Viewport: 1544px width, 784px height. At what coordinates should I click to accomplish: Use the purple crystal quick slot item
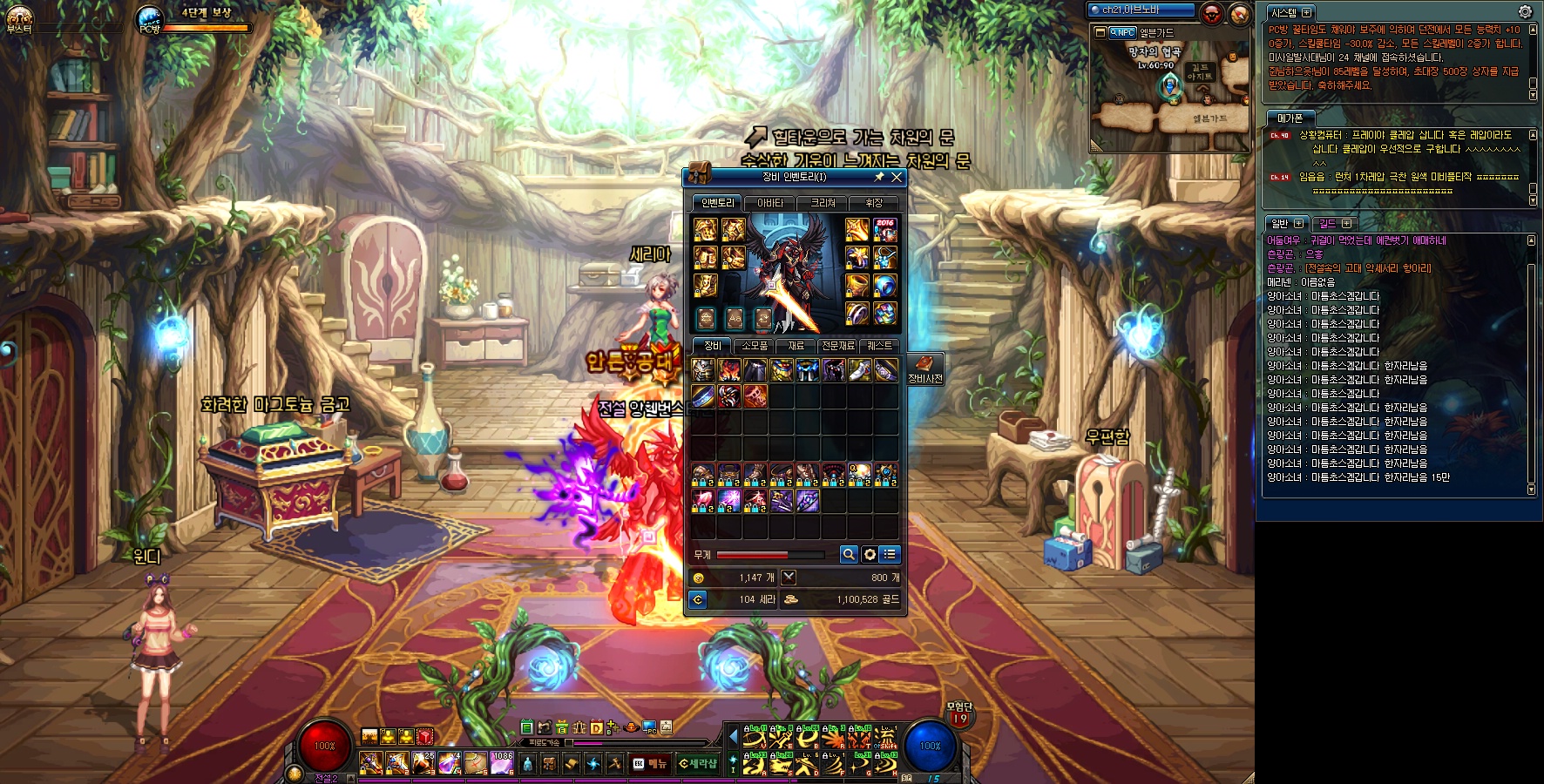point(502,763)
